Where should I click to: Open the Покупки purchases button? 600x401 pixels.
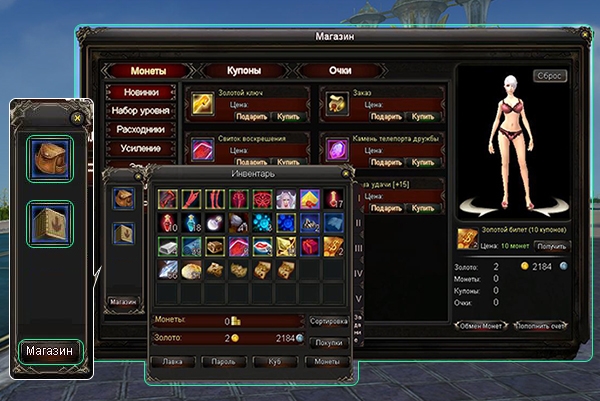pos(329,341)
